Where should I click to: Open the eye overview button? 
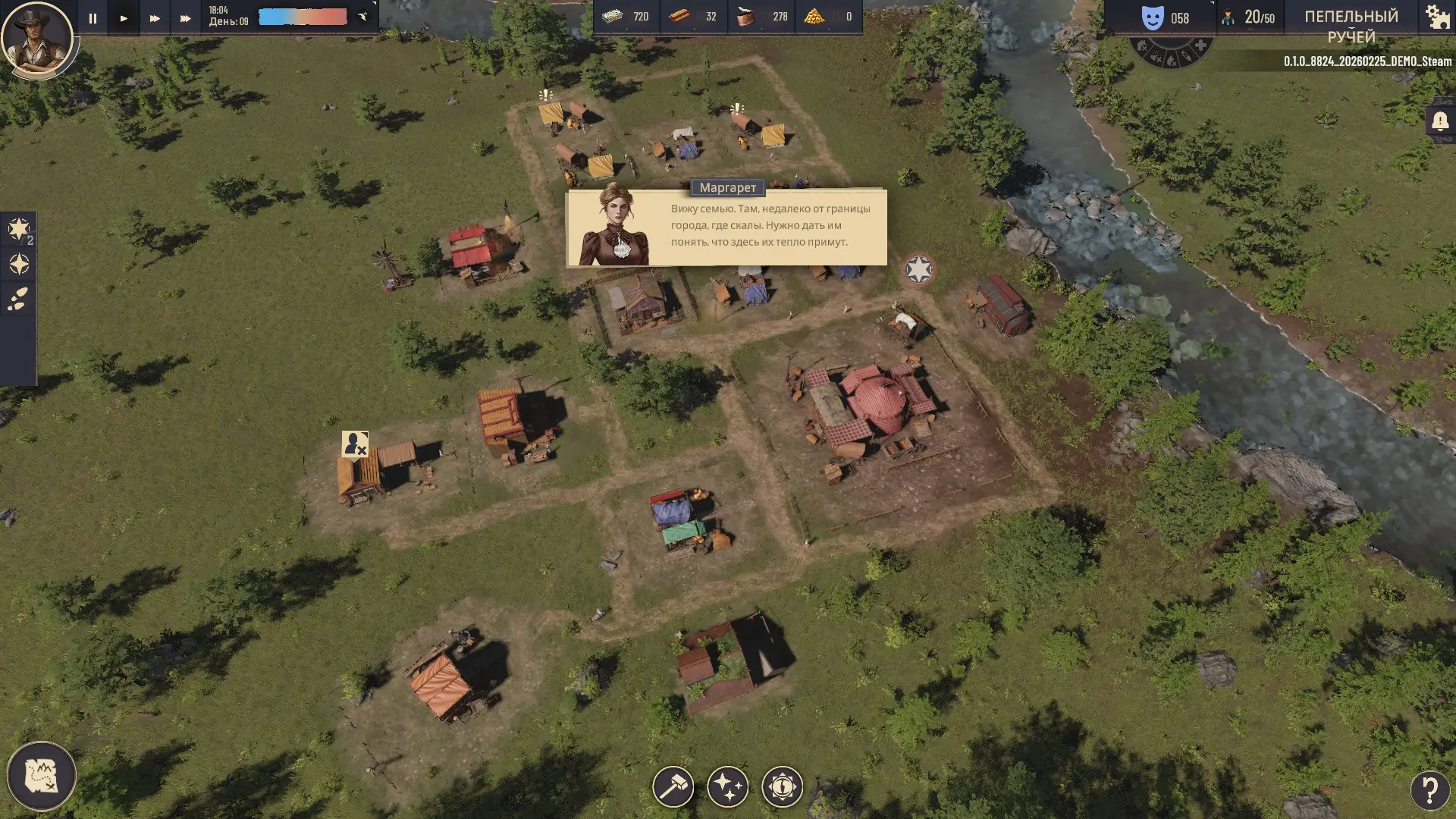782,786
